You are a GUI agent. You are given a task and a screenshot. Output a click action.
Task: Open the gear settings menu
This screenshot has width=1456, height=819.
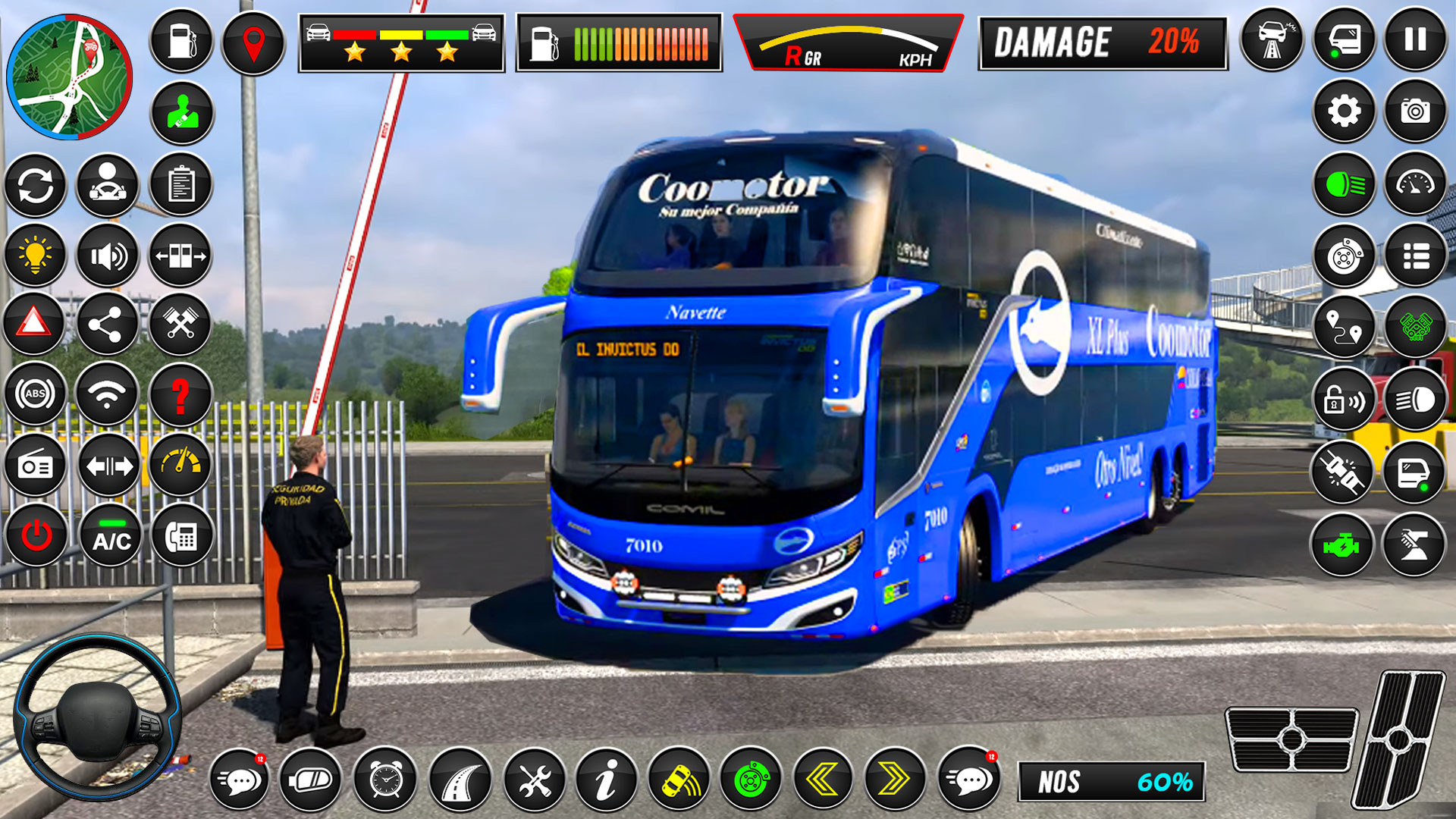(x=1344, y=111)
